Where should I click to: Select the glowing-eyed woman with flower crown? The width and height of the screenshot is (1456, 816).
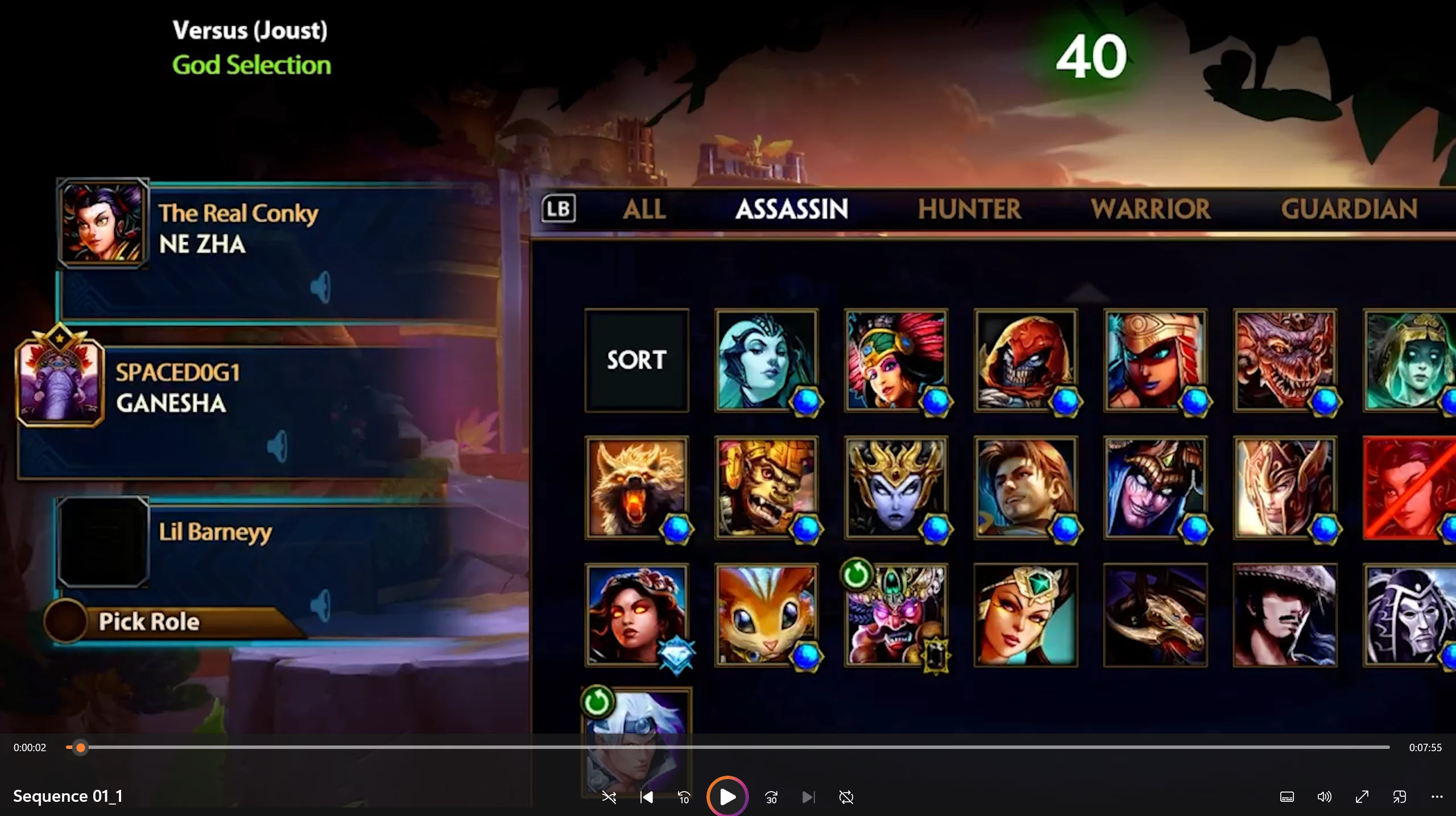(x=636, y=615)
